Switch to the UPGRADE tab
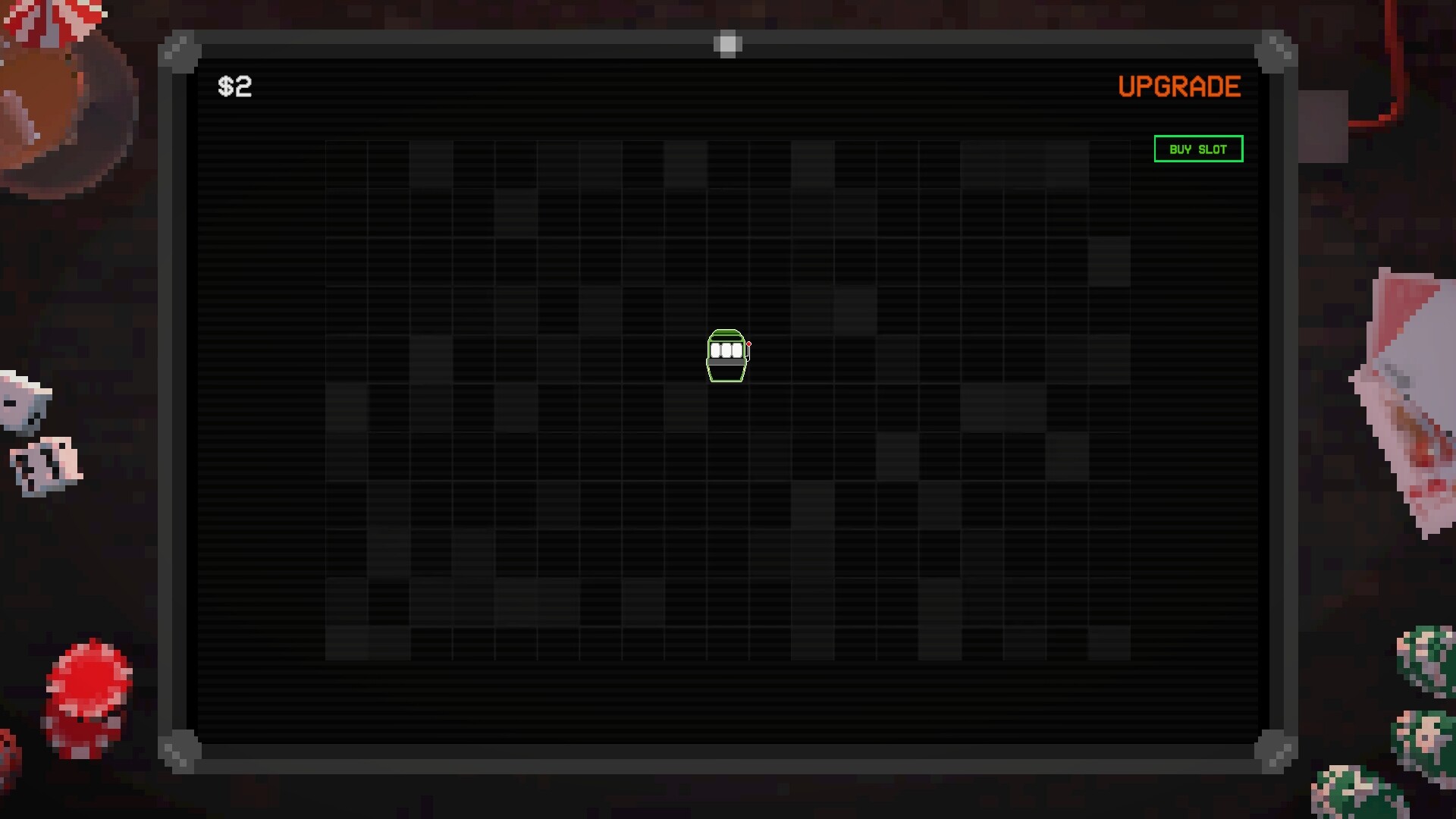This screenshot has width=1456, height=819. click(x=1179, y=86)
